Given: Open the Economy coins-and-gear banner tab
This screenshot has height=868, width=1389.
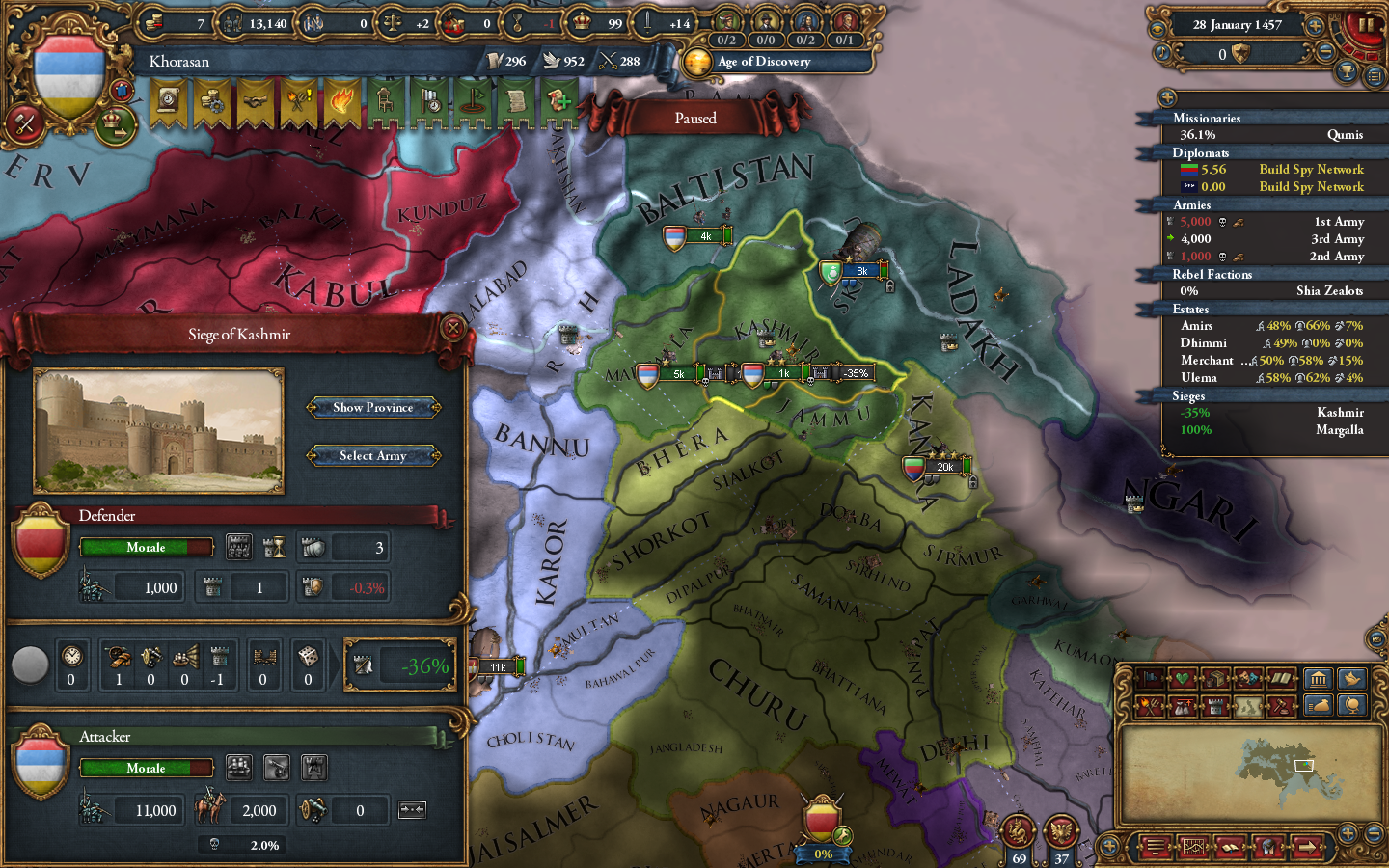Looking at the screenshot, I should [x=212, y=103].
